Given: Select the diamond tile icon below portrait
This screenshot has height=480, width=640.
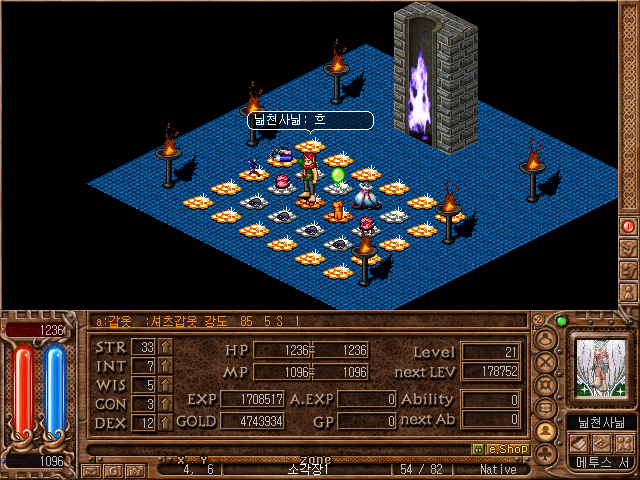Looking at the screenshot, I should [x=602, y=443].
